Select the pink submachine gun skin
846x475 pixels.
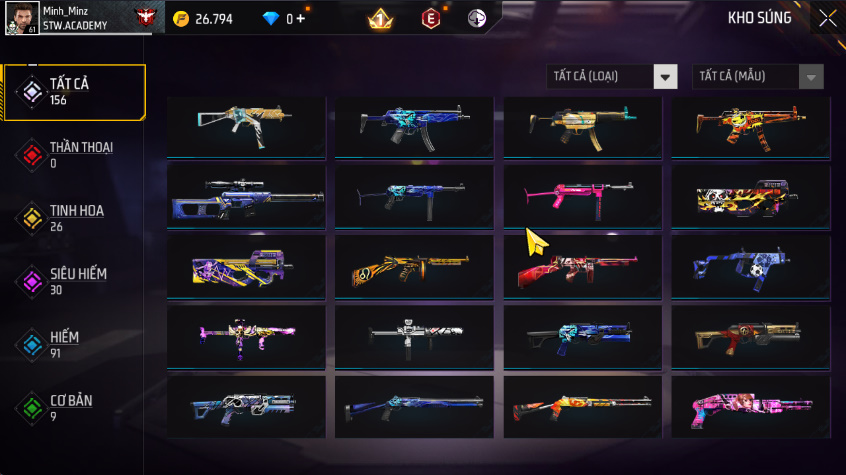click(x=582, y=196)
